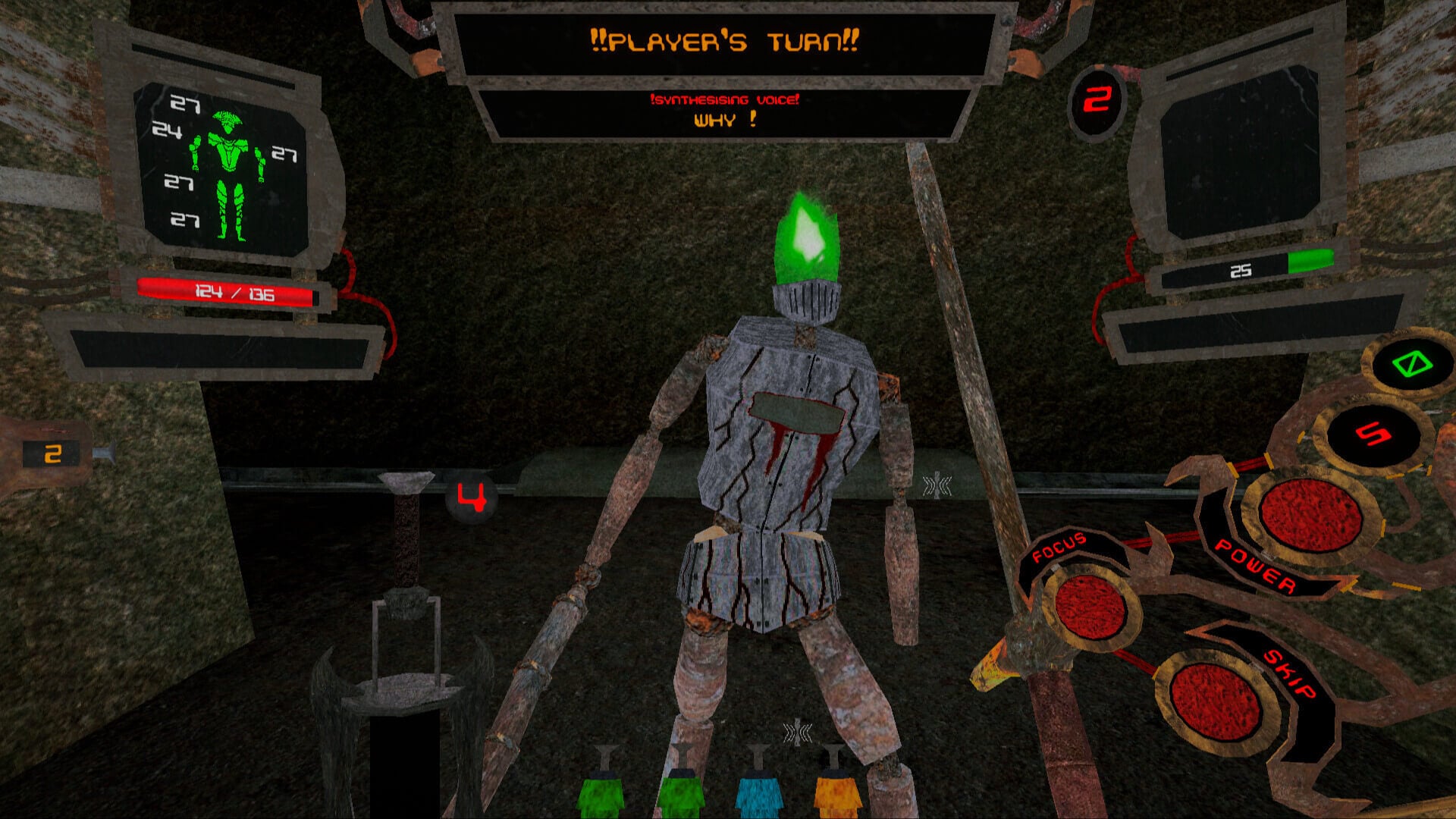This screenshot has height=819, width=1456.
Task: Push the red Focus button
Action: coord(1090,608)
